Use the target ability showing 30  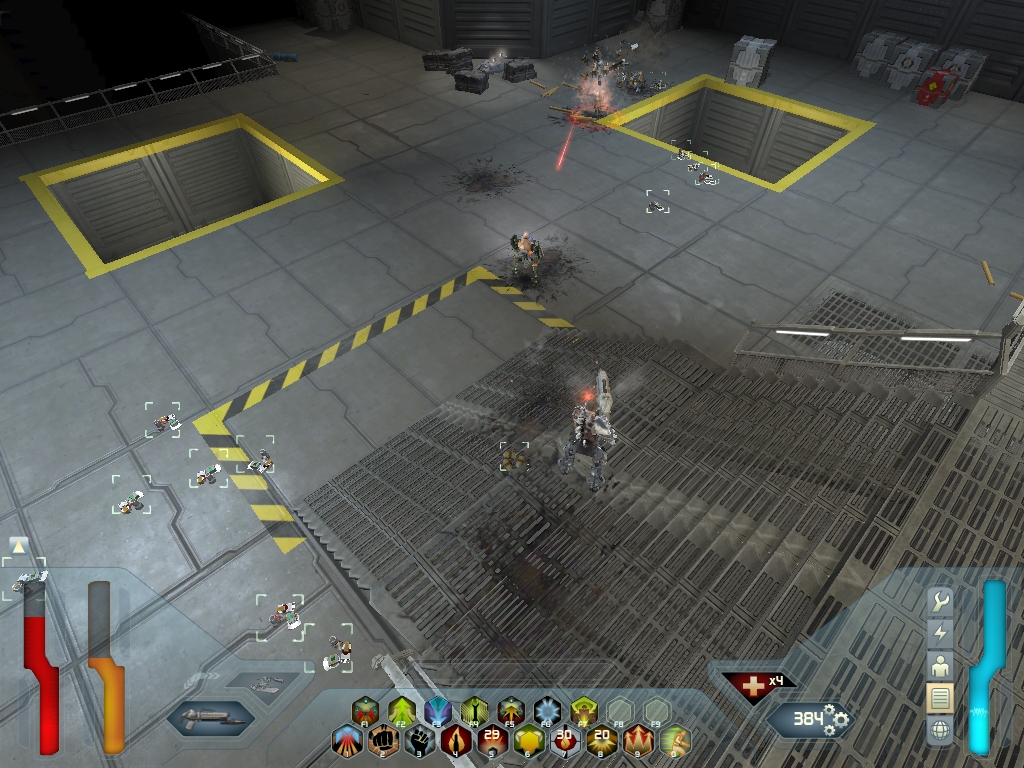tap(565, 741)
